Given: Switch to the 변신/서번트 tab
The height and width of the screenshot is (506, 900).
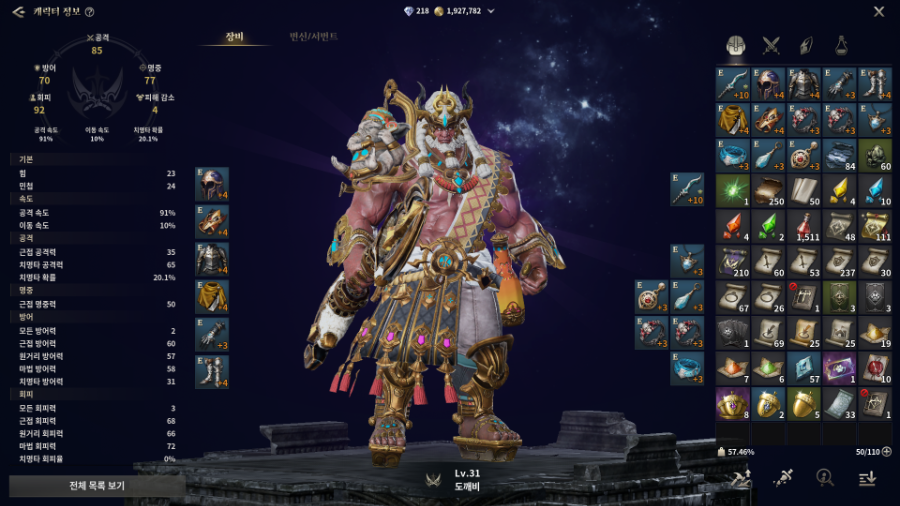Looking at the screenshot, I should tap(314, 37).
